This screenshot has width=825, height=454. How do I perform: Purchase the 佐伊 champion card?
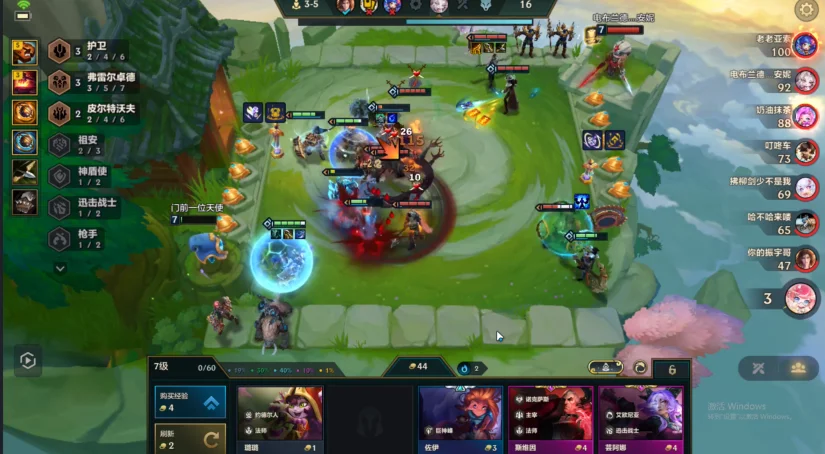(460, 420)
